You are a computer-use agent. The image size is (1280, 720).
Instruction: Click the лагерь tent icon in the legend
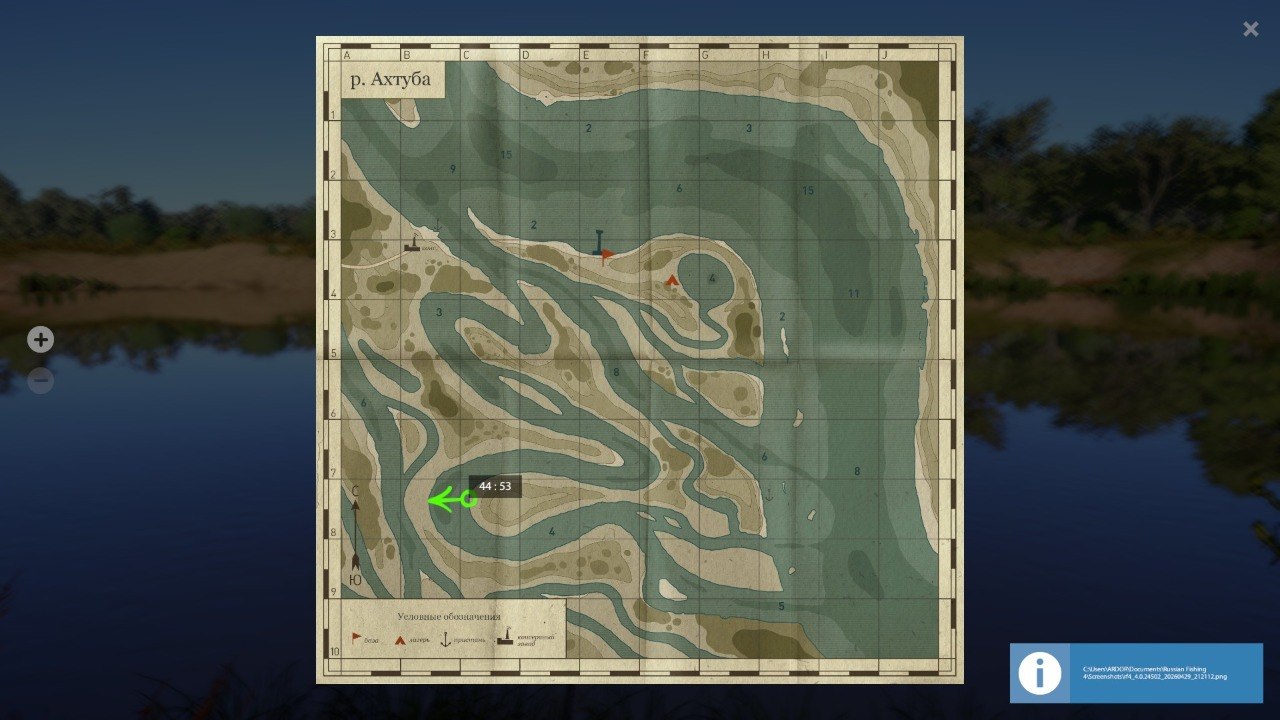(400, 639)
